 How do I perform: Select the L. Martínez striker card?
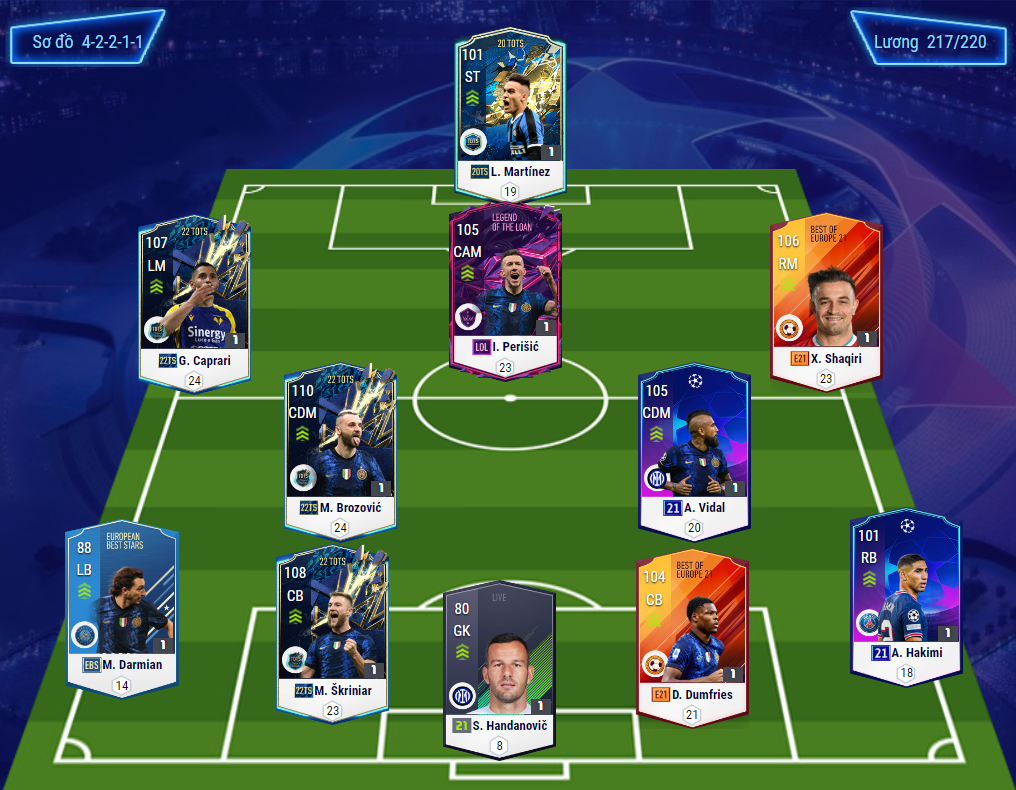click(x=510, y=105)
